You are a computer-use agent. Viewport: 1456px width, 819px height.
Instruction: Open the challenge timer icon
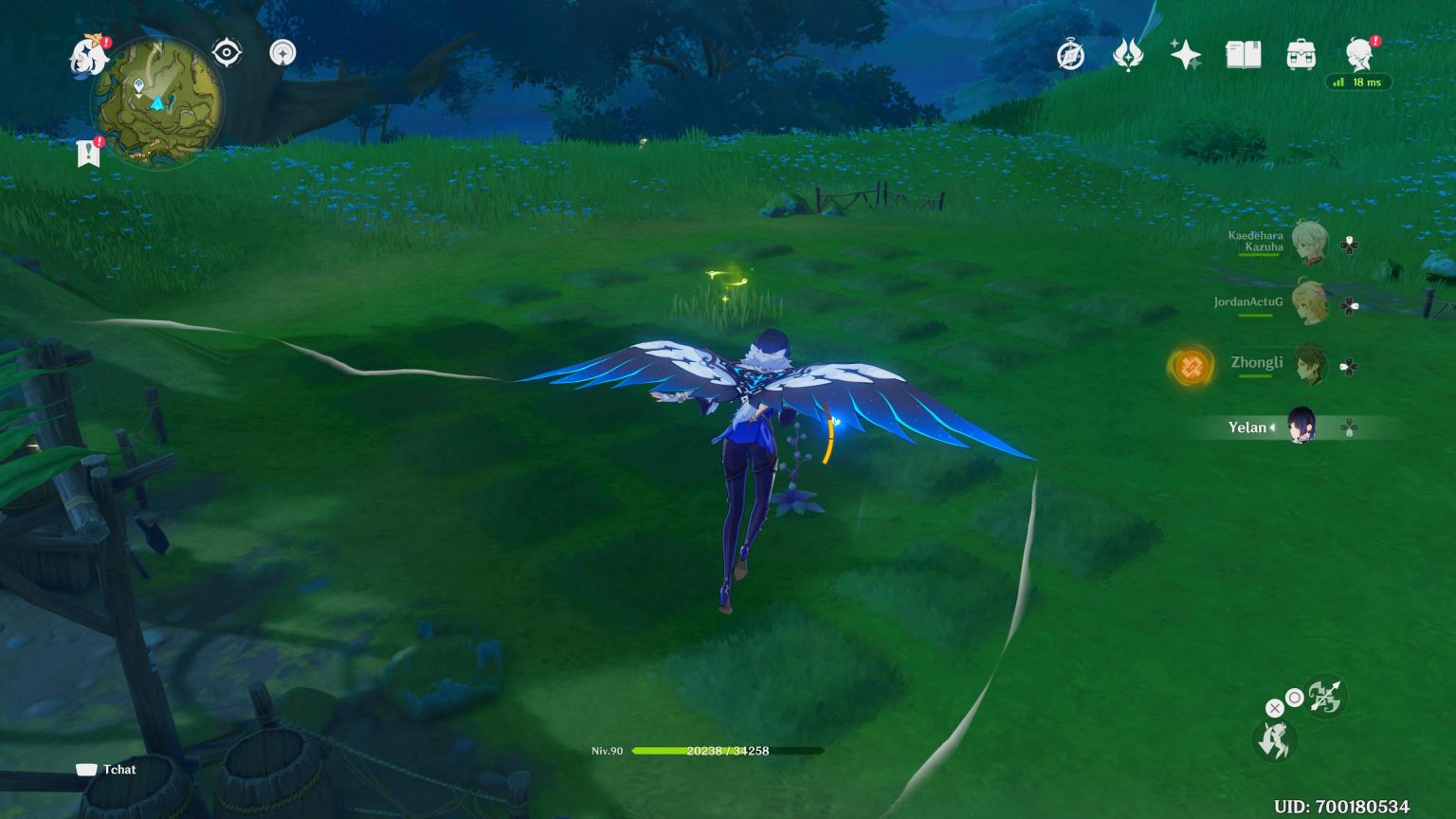coord(1069,55)
